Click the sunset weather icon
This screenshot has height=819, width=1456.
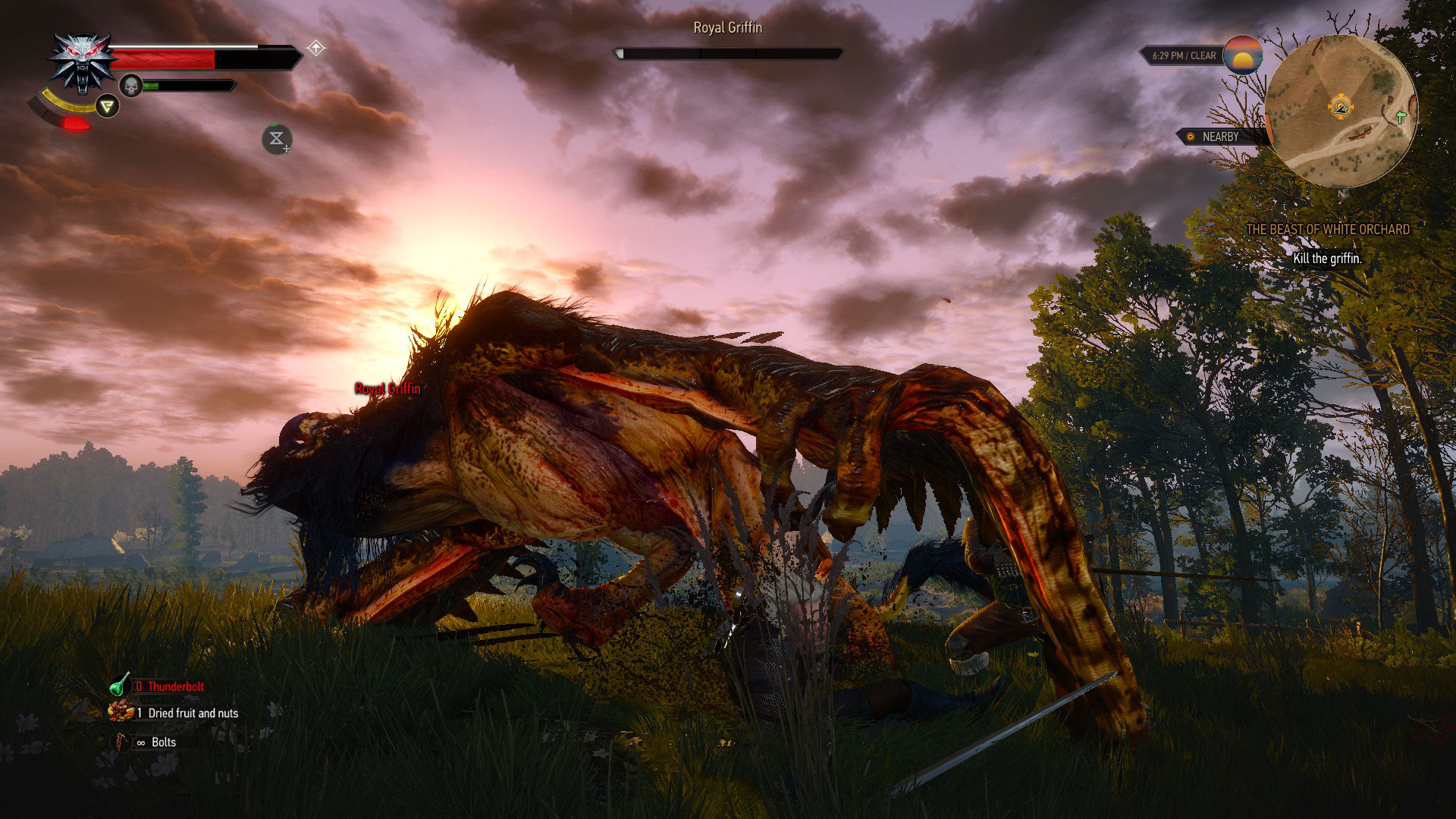tap(1244, 55)
